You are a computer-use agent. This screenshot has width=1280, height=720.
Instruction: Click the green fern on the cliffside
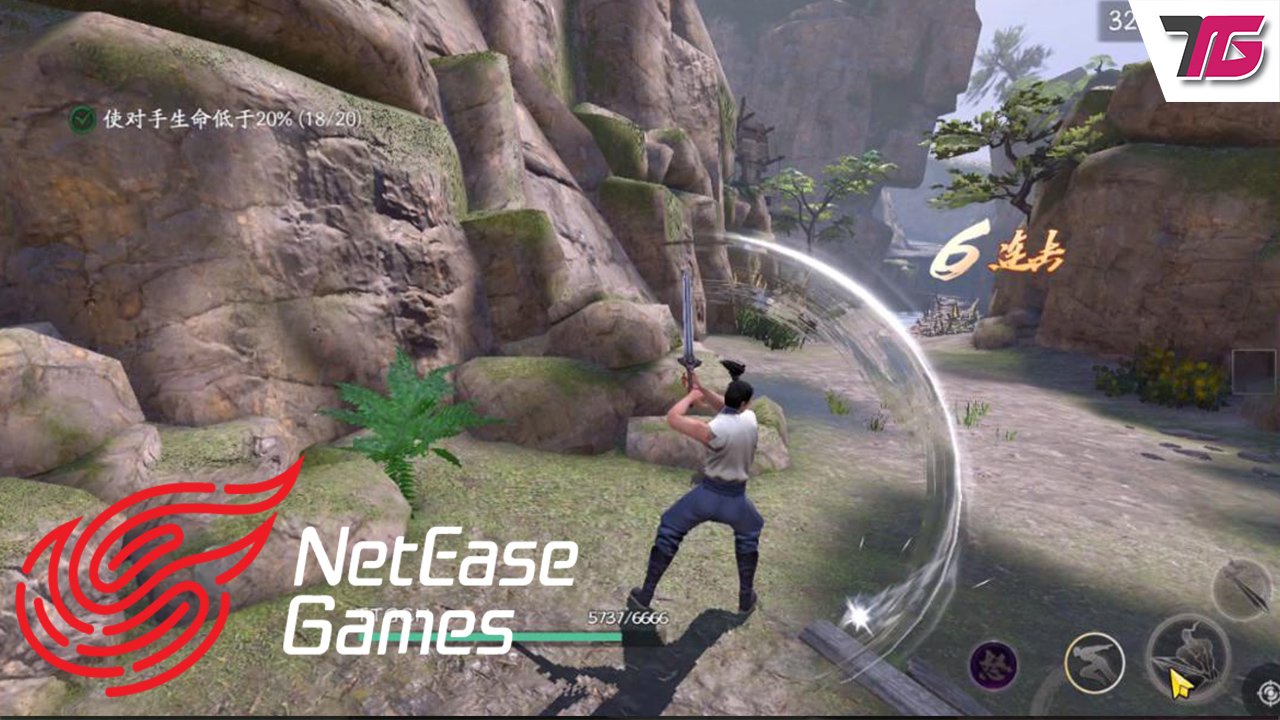pos(415,420)
